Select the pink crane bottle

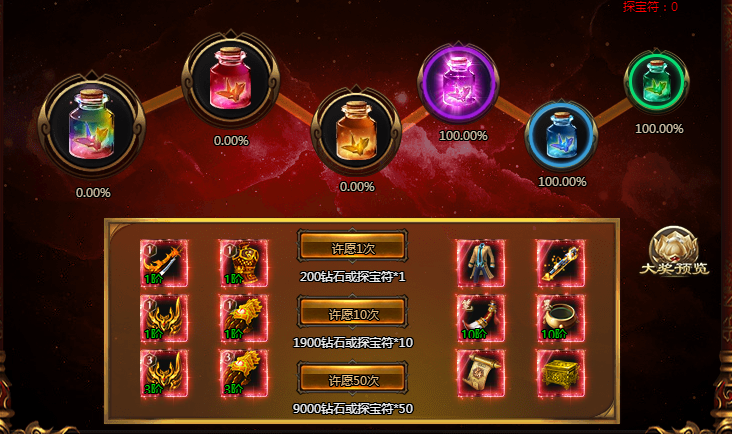[x=231, y=82]
